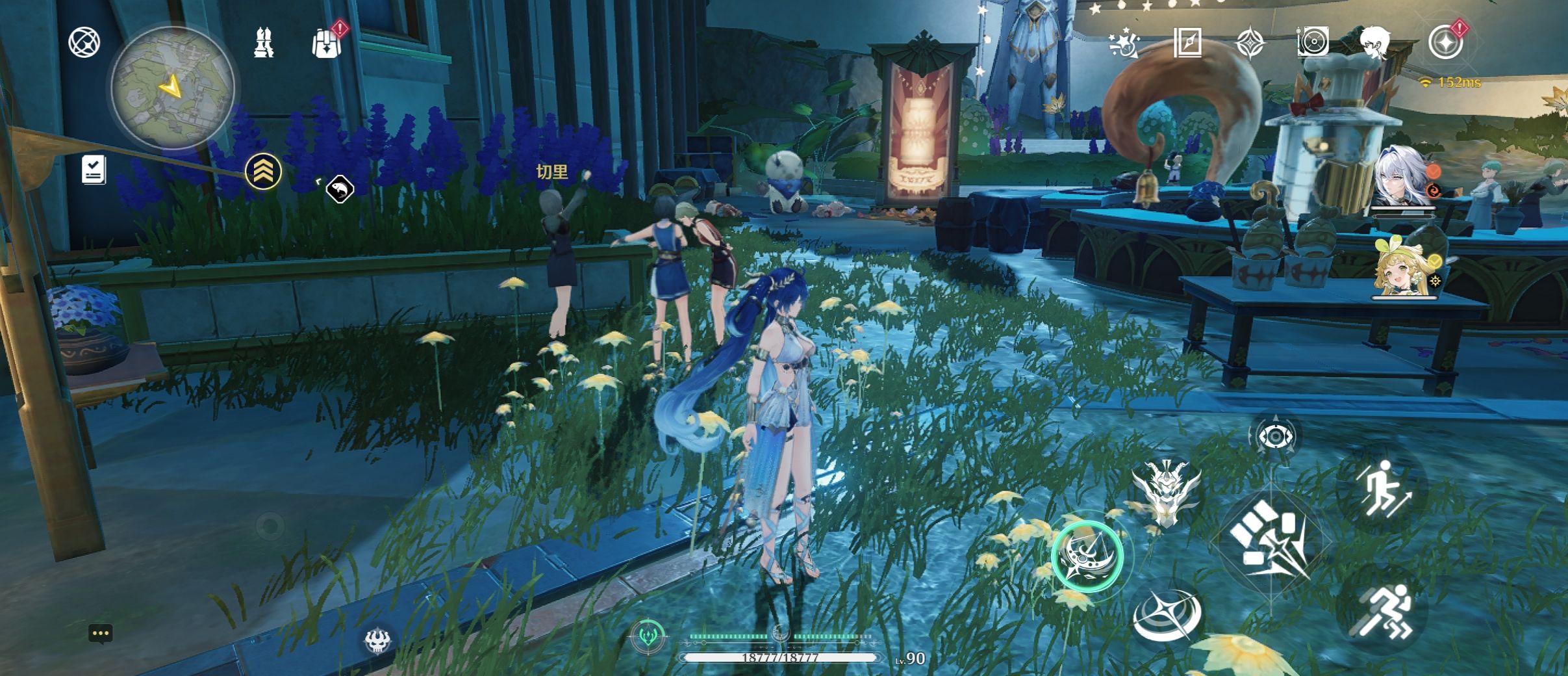Open the quest checklist icon
This screenshot has height=676, width=1568.
(94, 170)
